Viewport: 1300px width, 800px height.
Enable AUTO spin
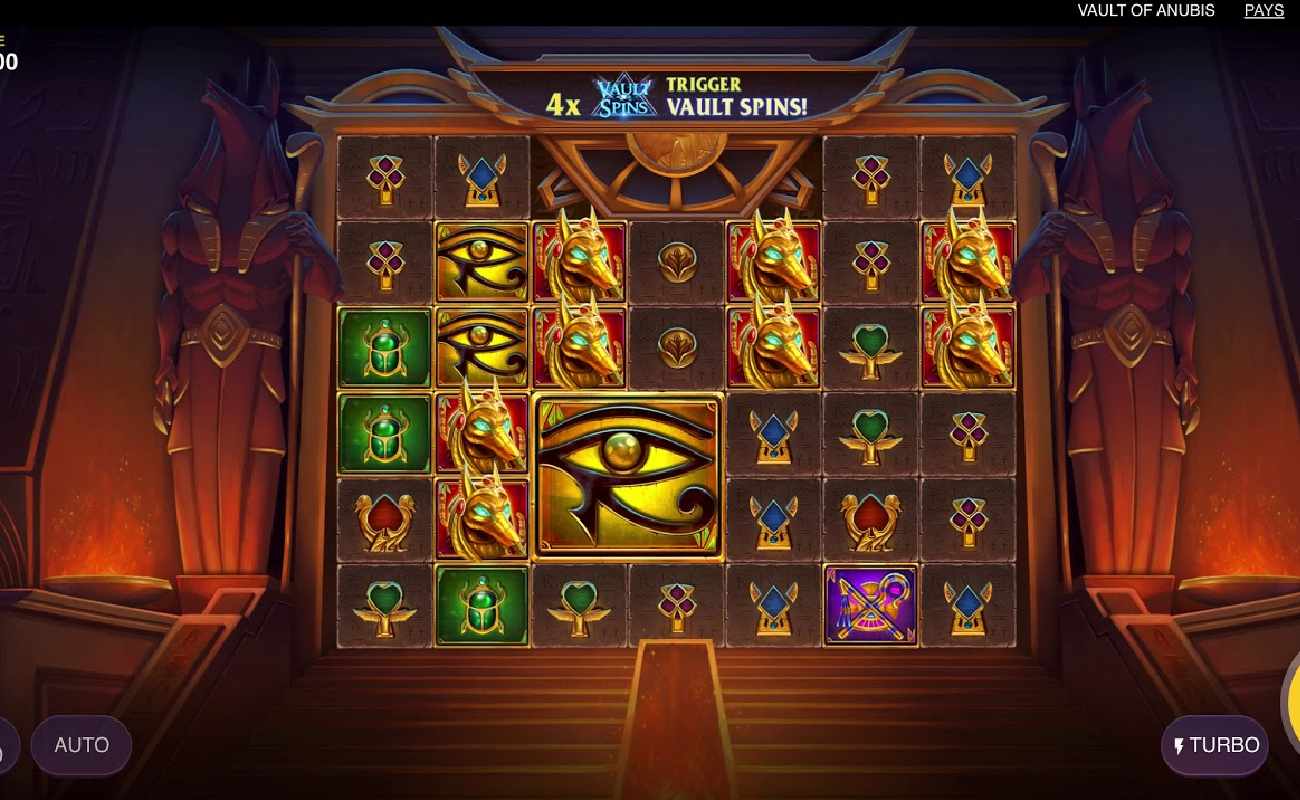coord(81,745)
